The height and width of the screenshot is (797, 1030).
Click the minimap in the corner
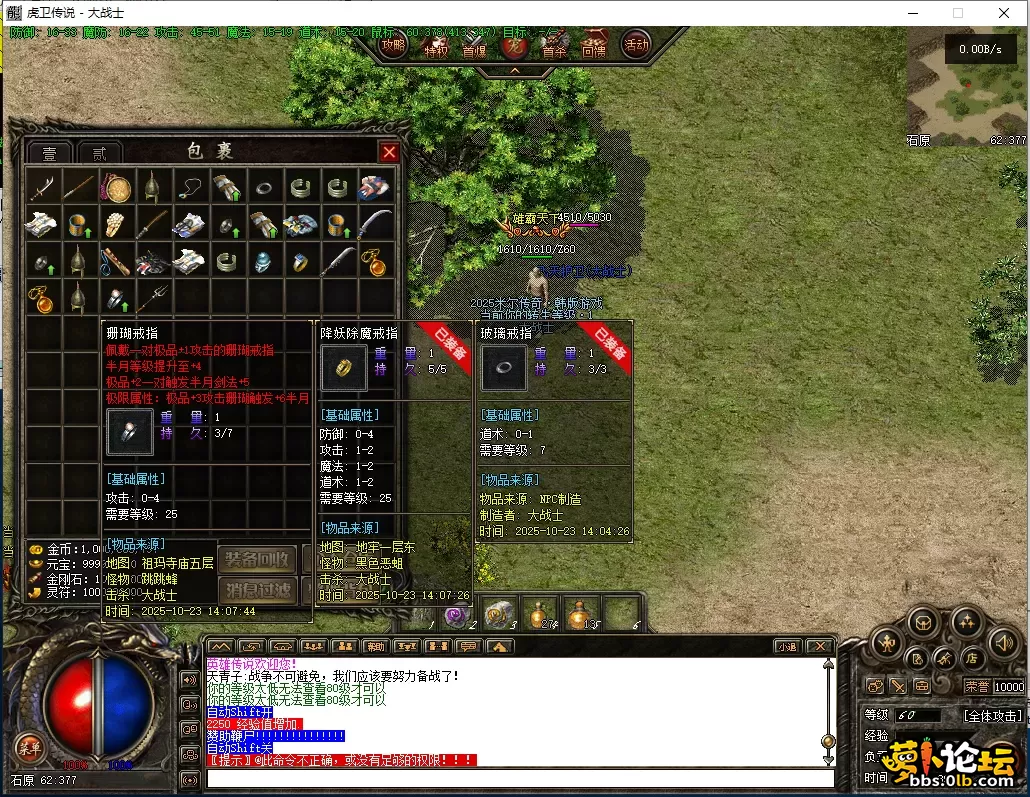coord(967,84)
